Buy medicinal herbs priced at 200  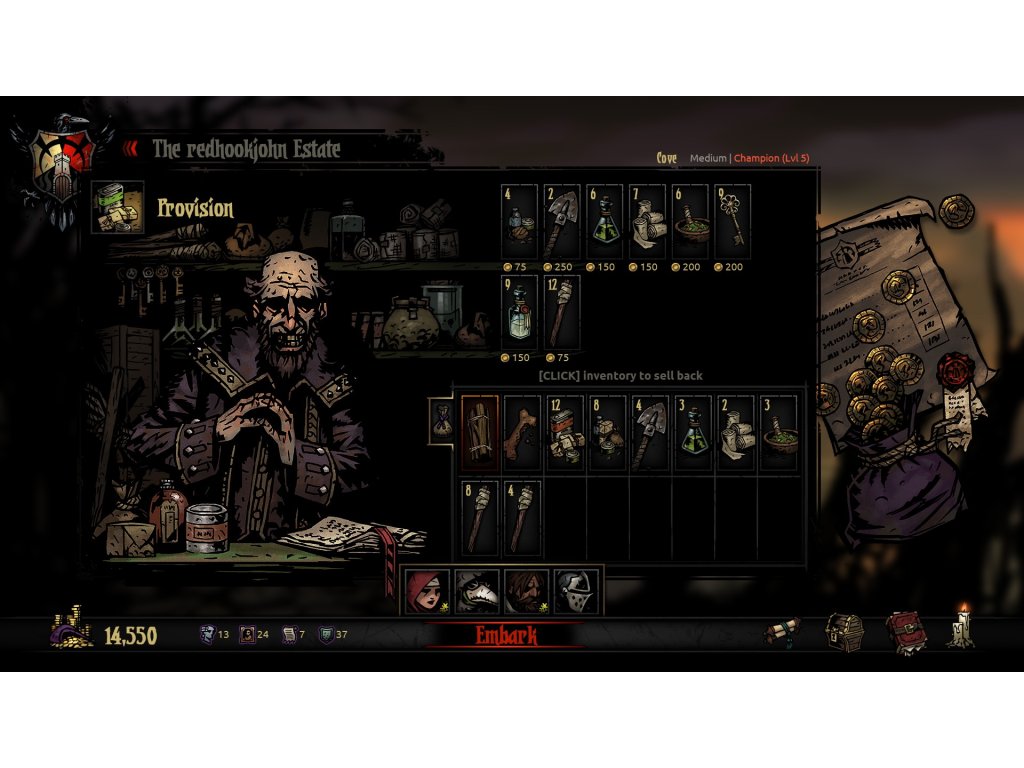(690, 221)
